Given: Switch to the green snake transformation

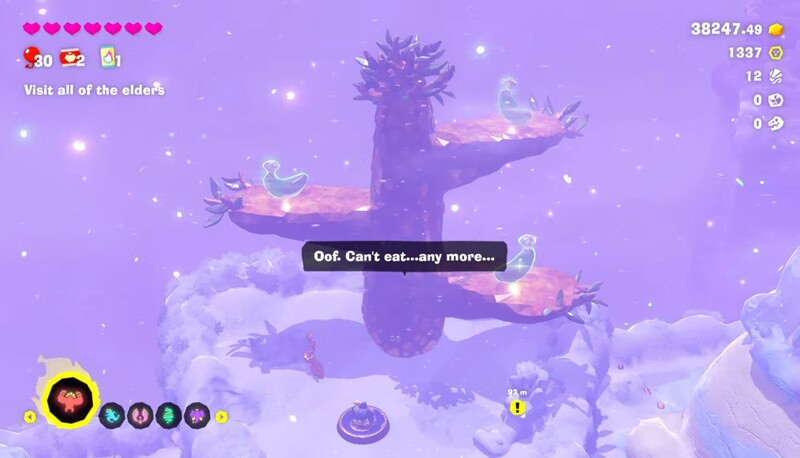Looking at the screenshot, I should 169,415.
